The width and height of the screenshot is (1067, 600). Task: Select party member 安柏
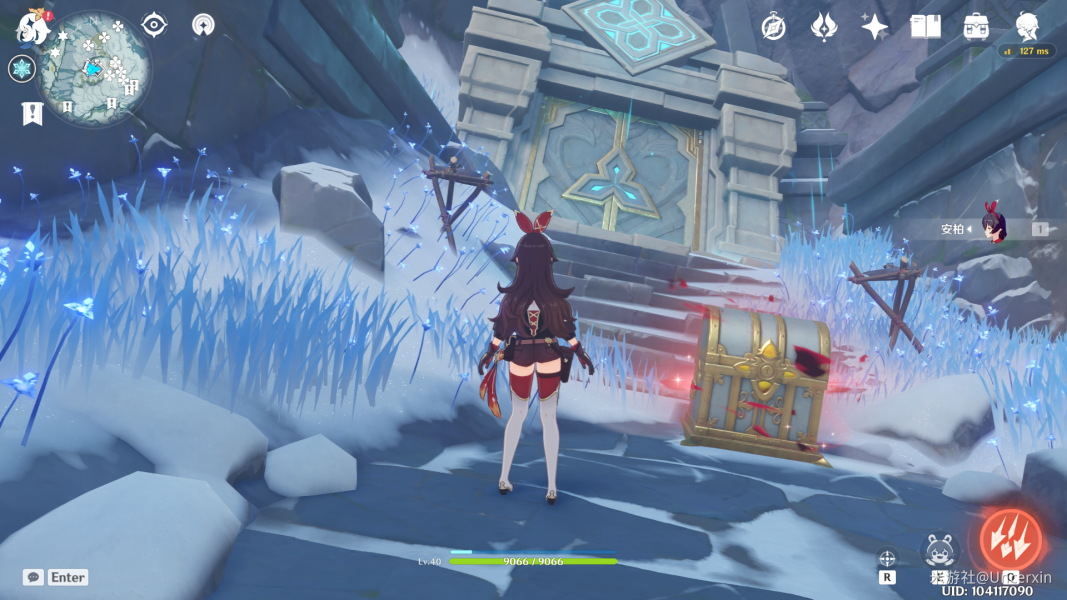pyautogui.click(x=992, y=228)
